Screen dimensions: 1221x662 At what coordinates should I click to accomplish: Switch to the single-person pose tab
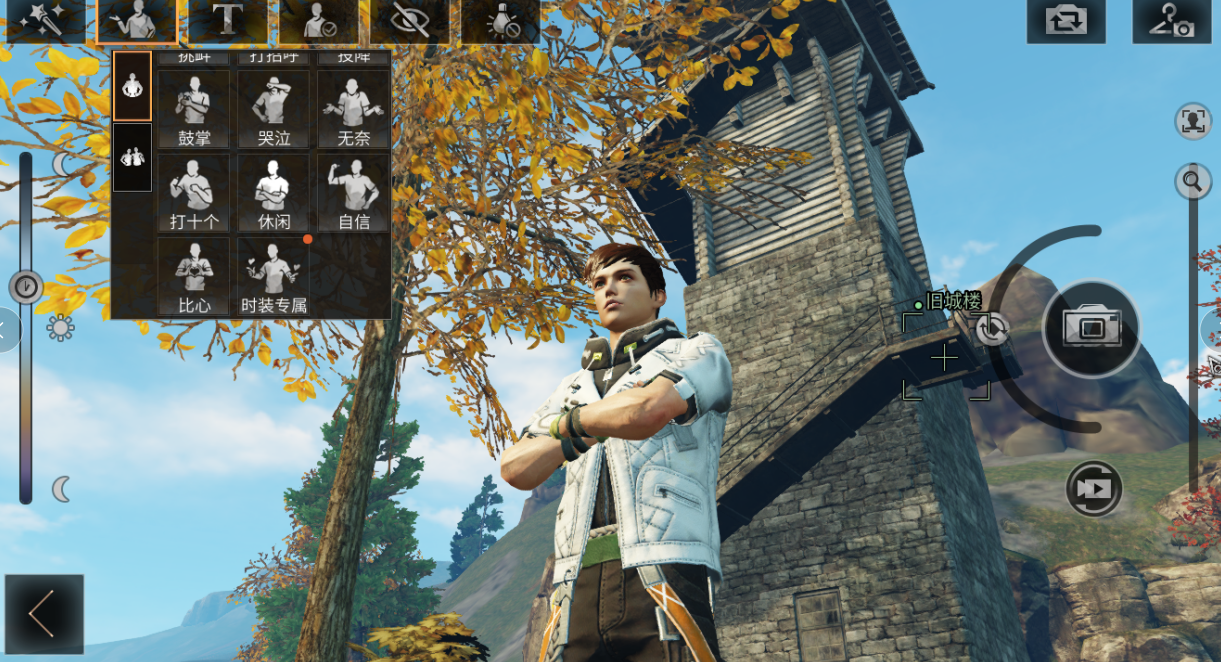tap(132, 86)
